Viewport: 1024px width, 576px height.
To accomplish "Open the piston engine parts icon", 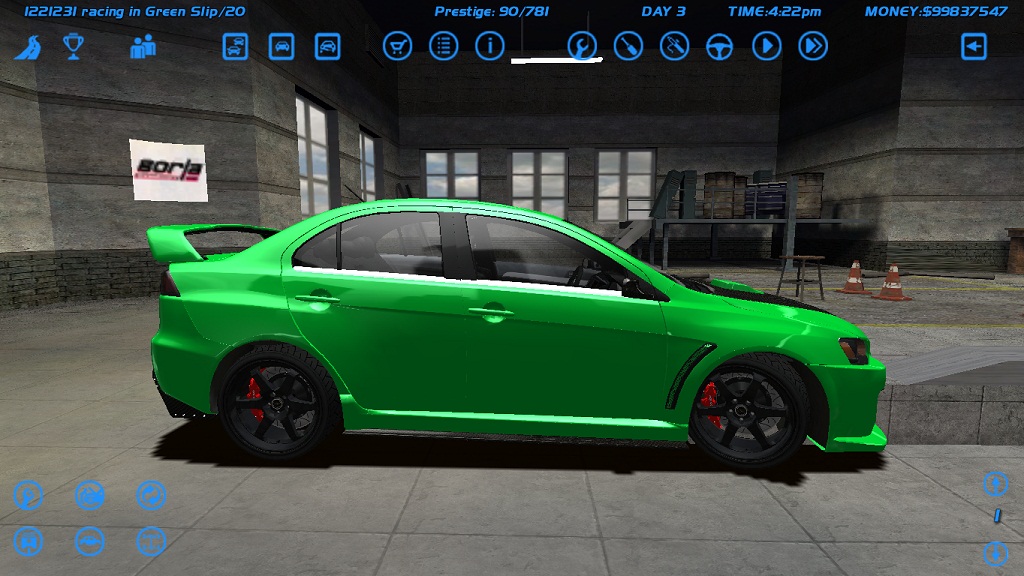I will tap(28, 542).
